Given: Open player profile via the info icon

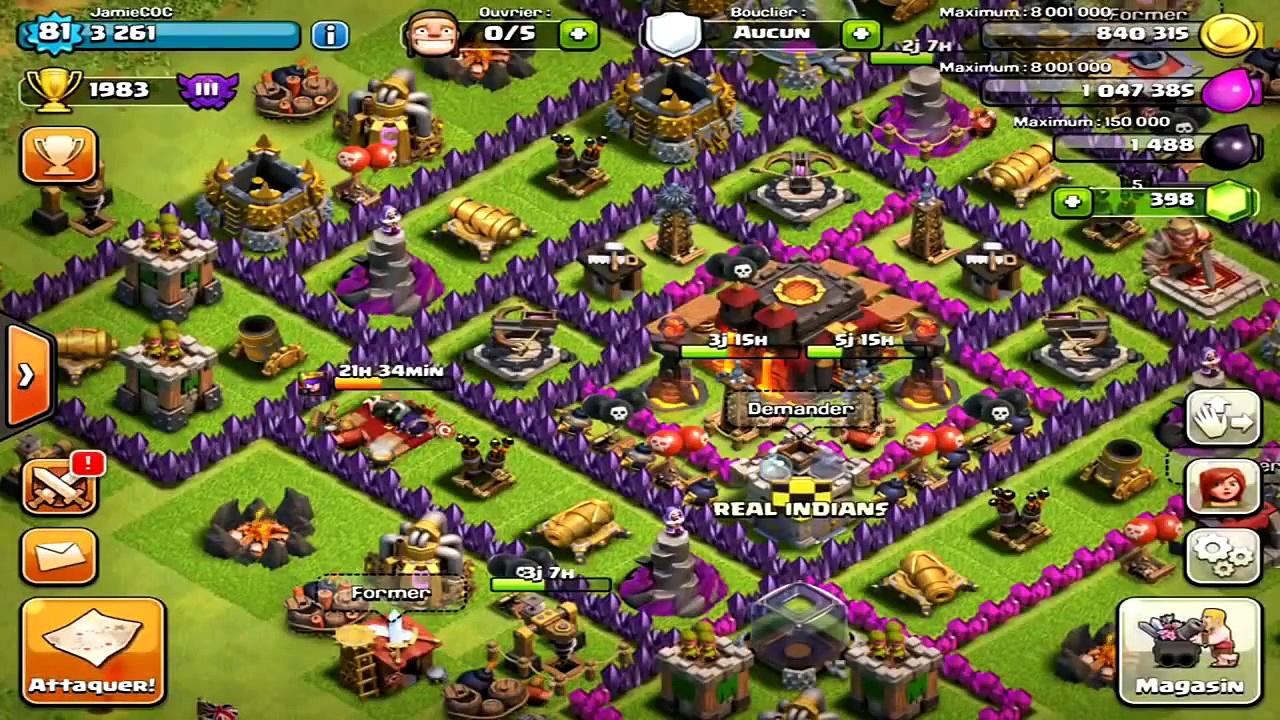Looking at the screenshot, I should (x=330, y=33).
